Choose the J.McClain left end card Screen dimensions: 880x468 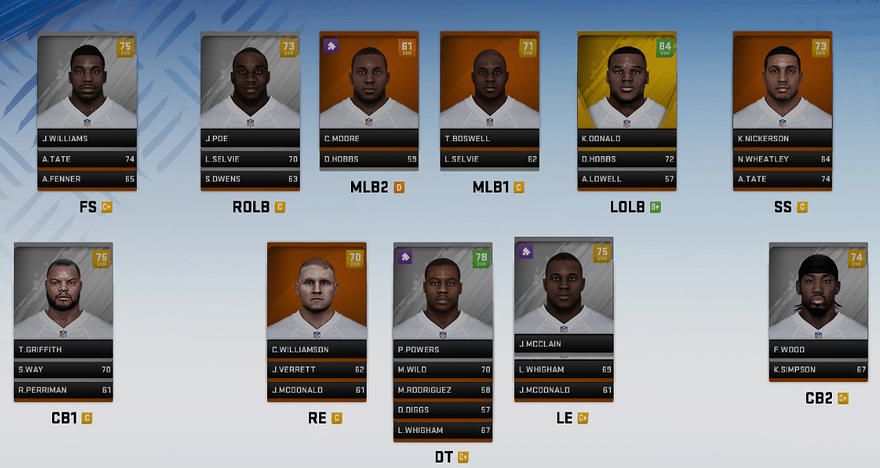click(563, 290)
